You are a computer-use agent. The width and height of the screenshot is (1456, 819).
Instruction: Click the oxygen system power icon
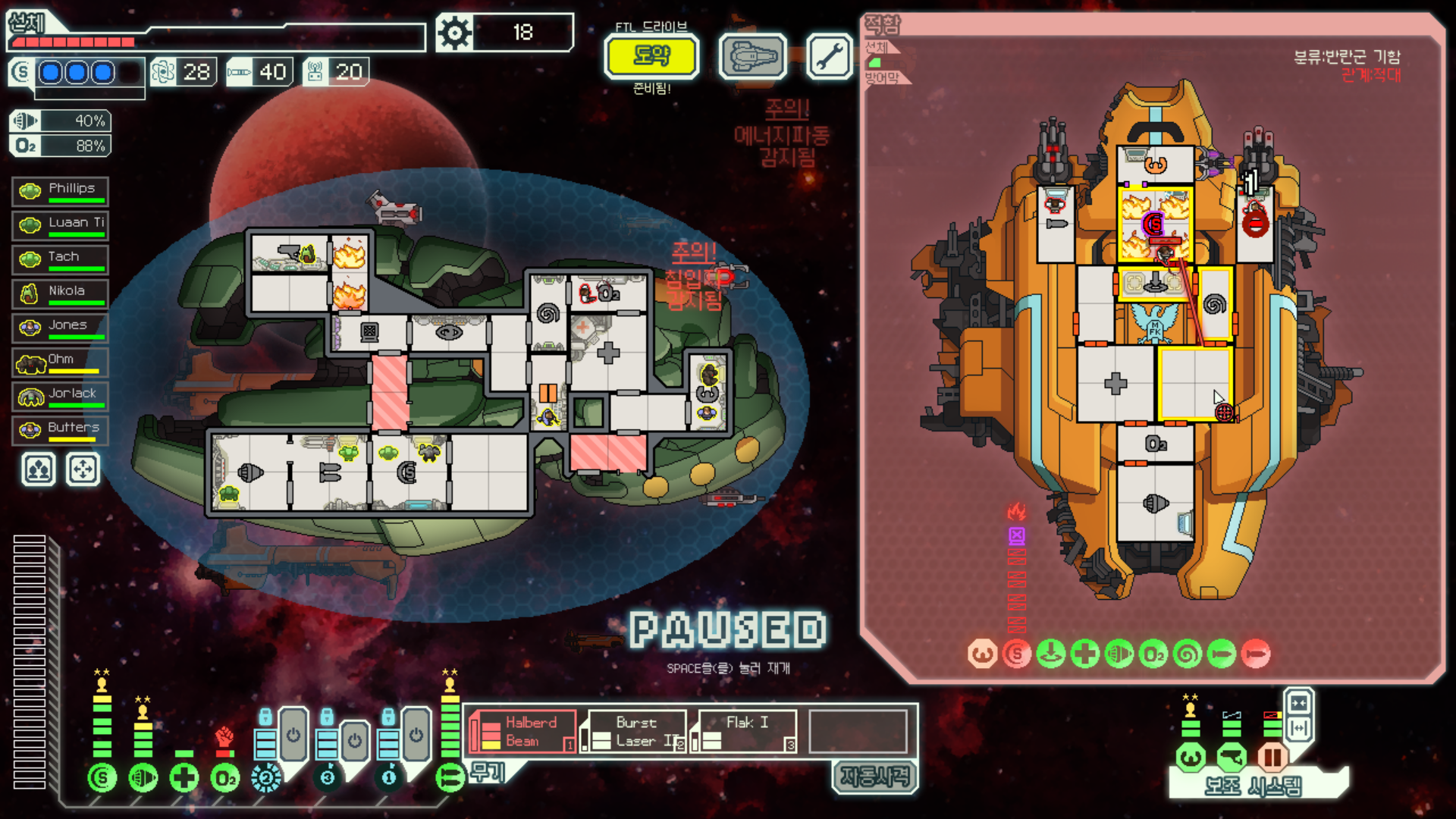(x=225, y=777)
